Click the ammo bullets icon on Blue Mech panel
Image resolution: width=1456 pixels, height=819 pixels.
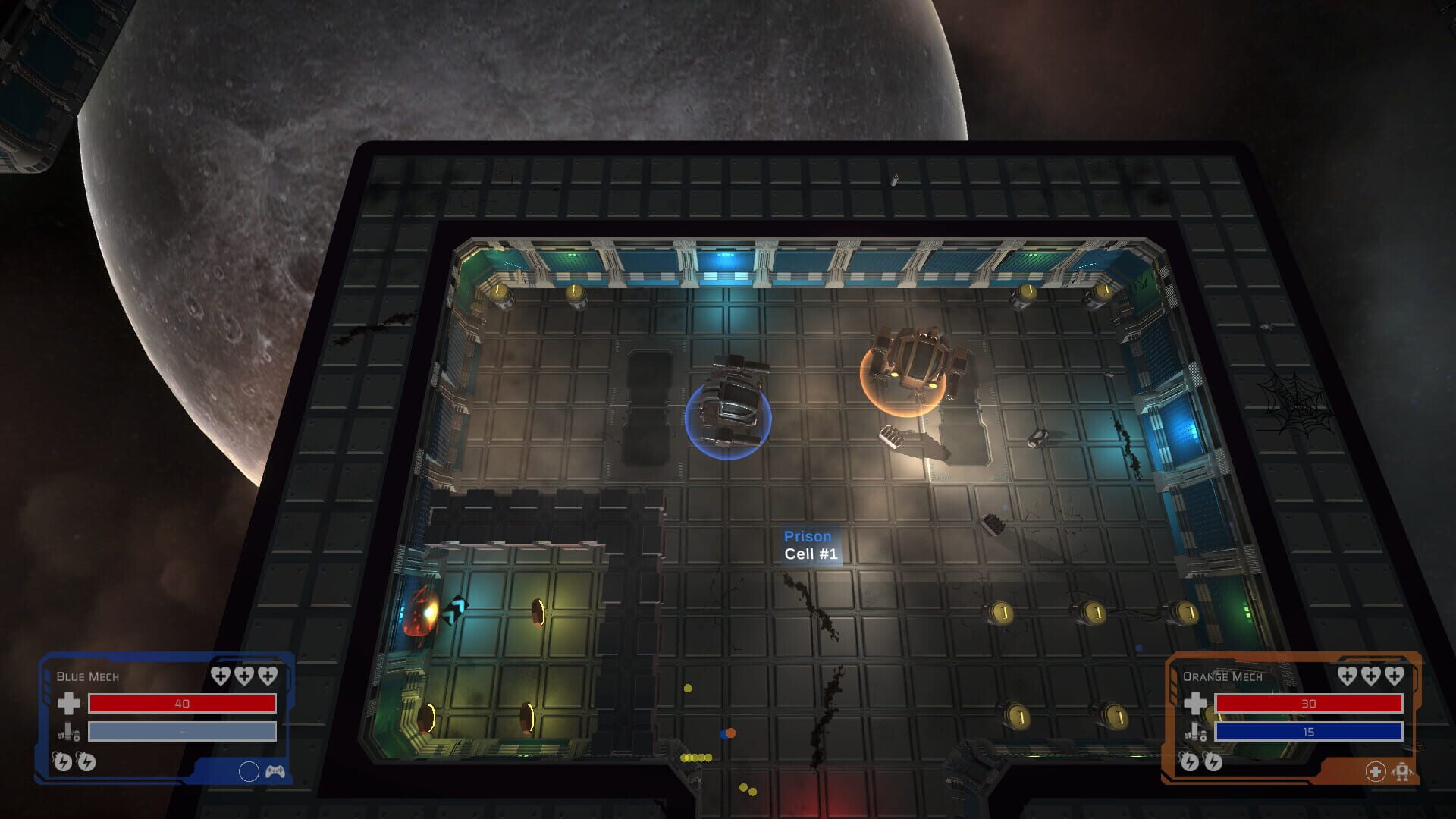(x=68, y=733)
